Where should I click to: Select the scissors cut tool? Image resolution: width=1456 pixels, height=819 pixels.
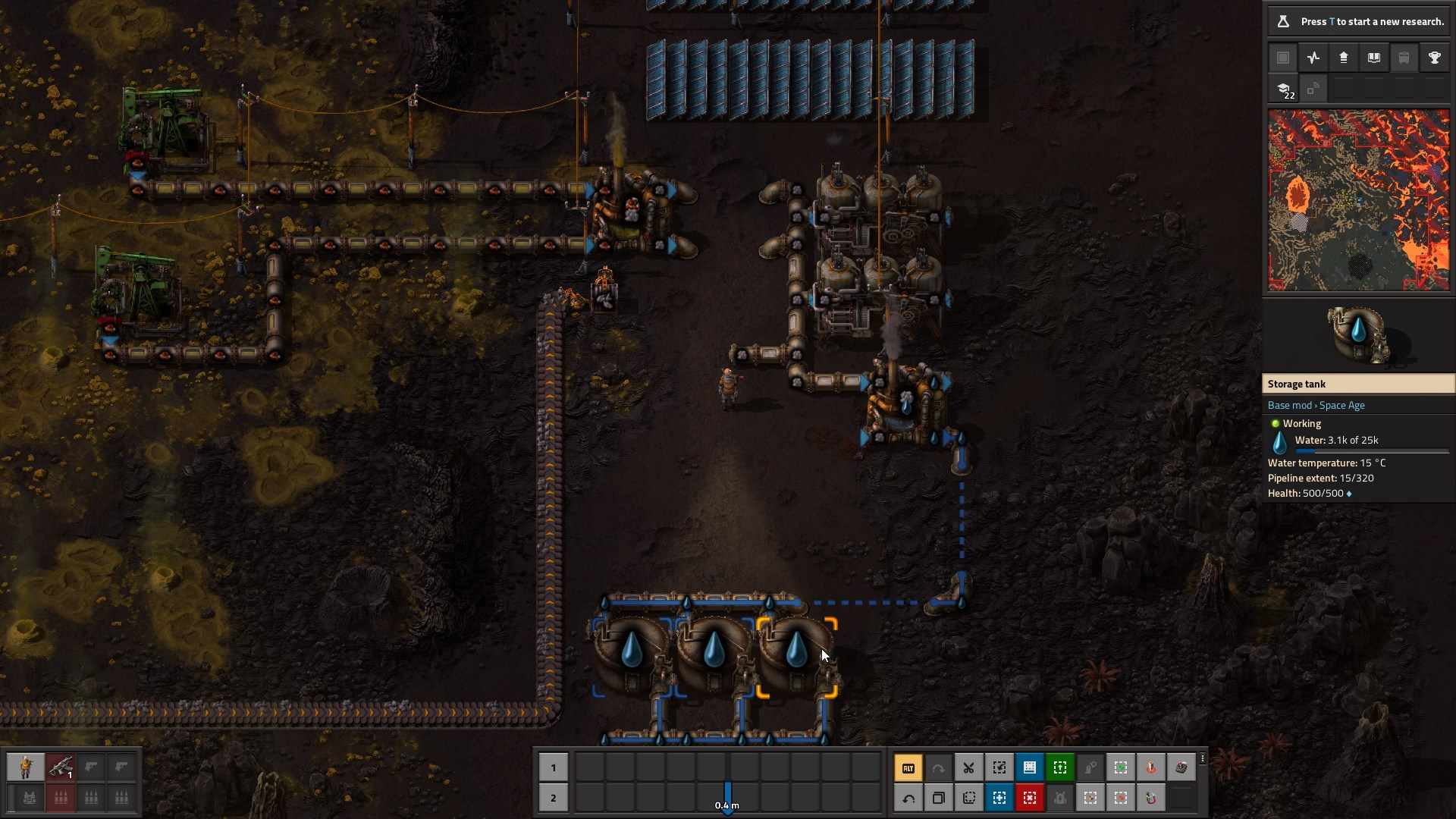969,768
